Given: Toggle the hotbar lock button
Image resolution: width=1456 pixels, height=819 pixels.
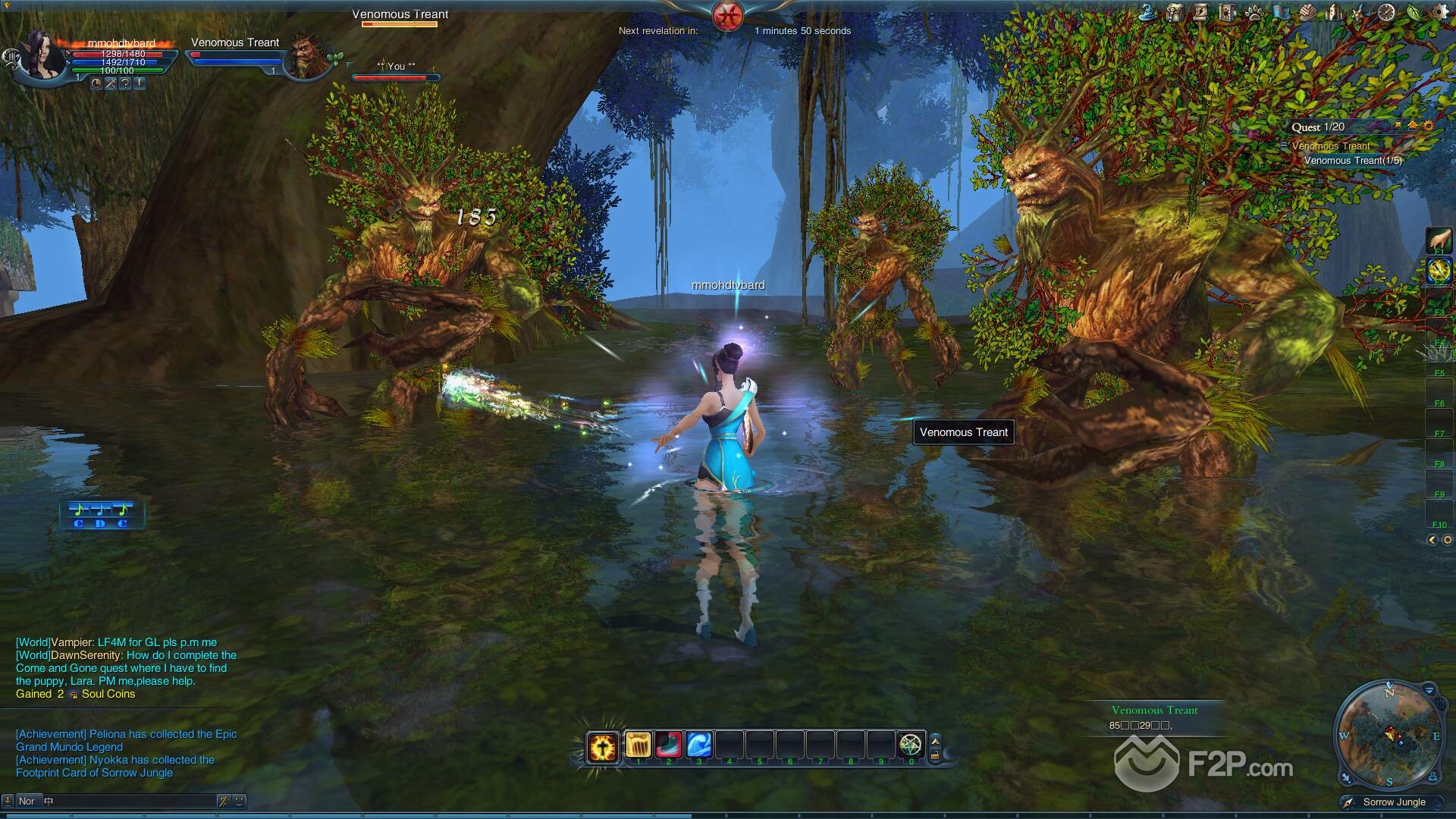Looking at the screenshot, I should coord(935,755).
